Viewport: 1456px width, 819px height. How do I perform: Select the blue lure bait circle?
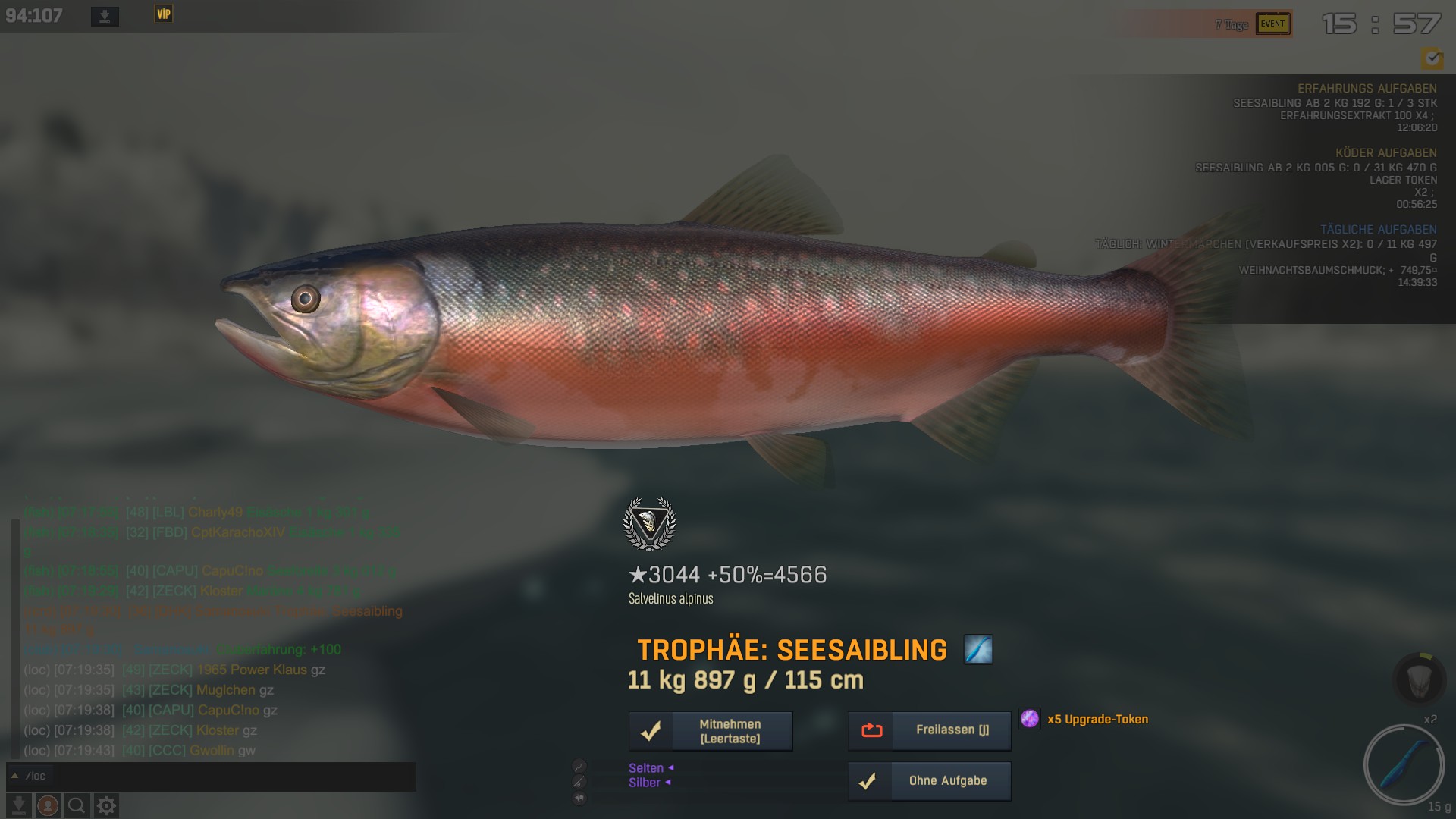click(x=1403, y=764)
